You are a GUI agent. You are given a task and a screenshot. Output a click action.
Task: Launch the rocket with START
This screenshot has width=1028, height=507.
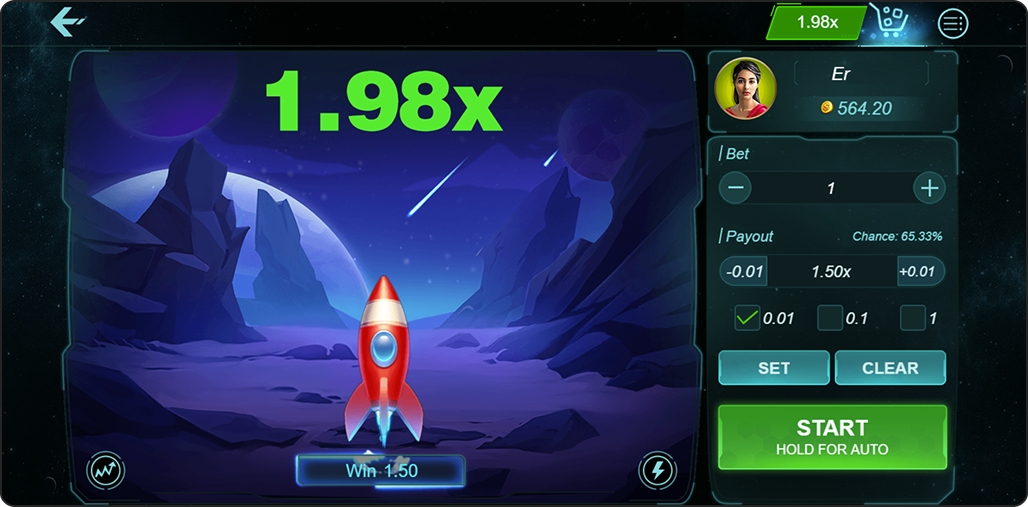pyautogui.click(x=832, y=437)
